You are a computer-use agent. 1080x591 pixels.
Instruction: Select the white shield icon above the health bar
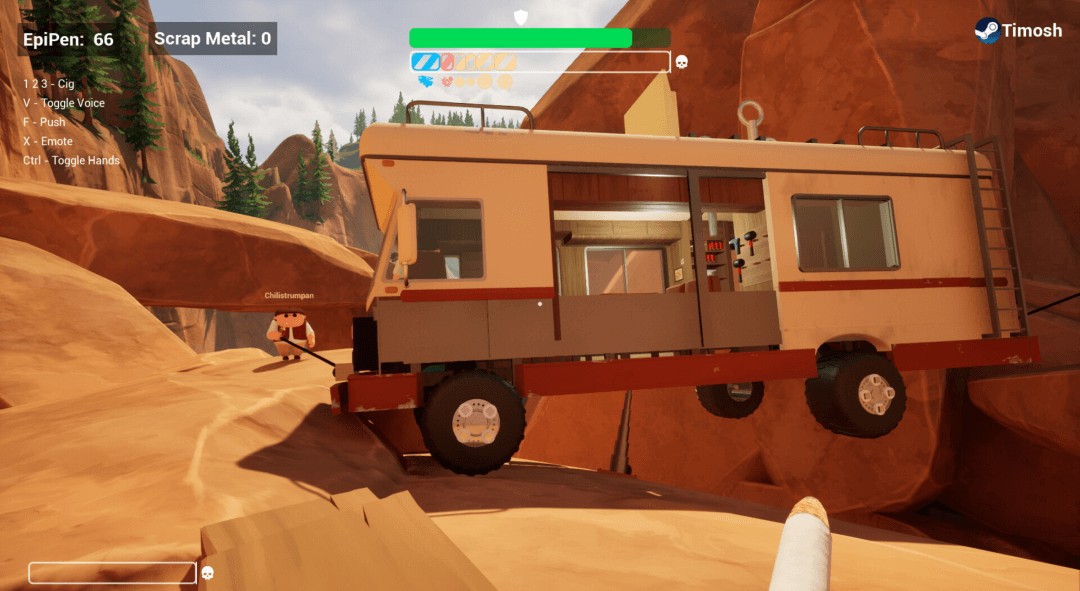tap(520, 16)
